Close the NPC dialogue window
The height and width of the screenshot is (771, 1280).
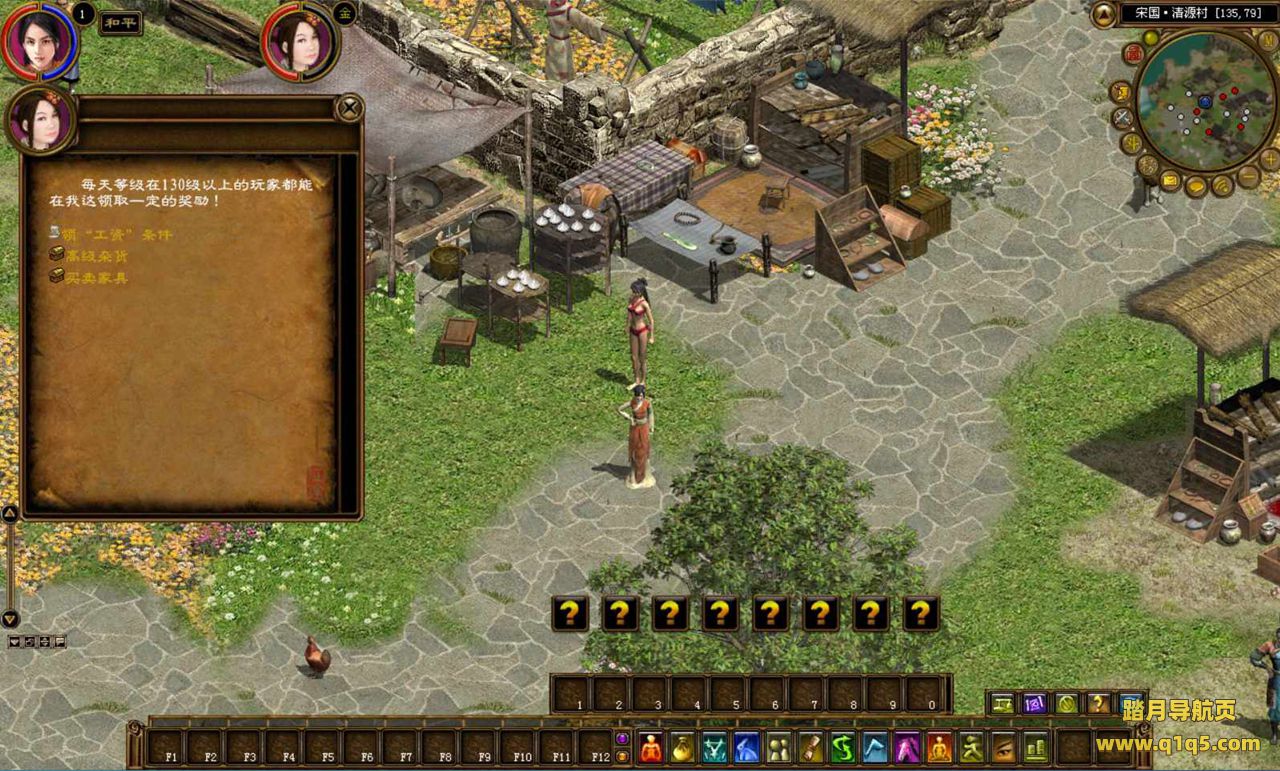(348, 107)
